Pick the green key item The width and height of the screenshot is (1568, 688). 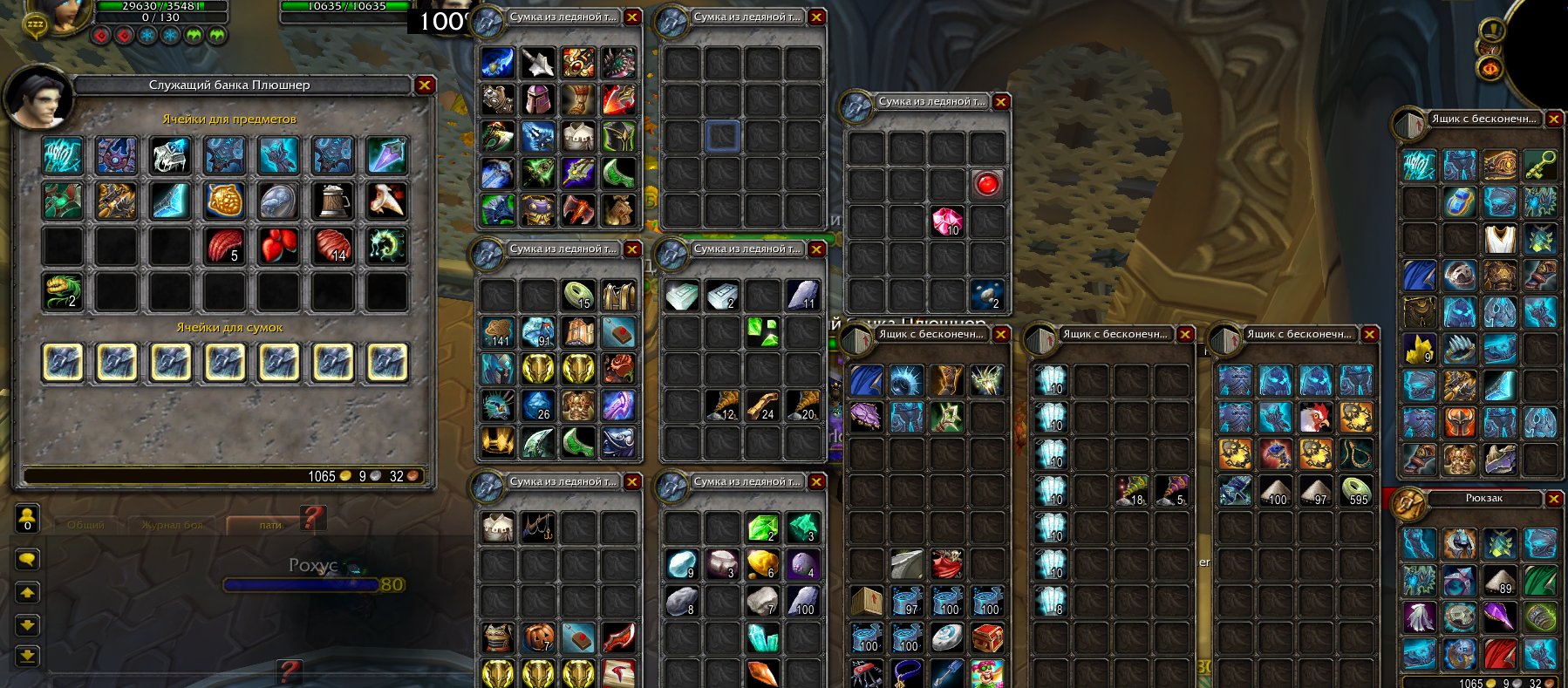(1541, 165)
